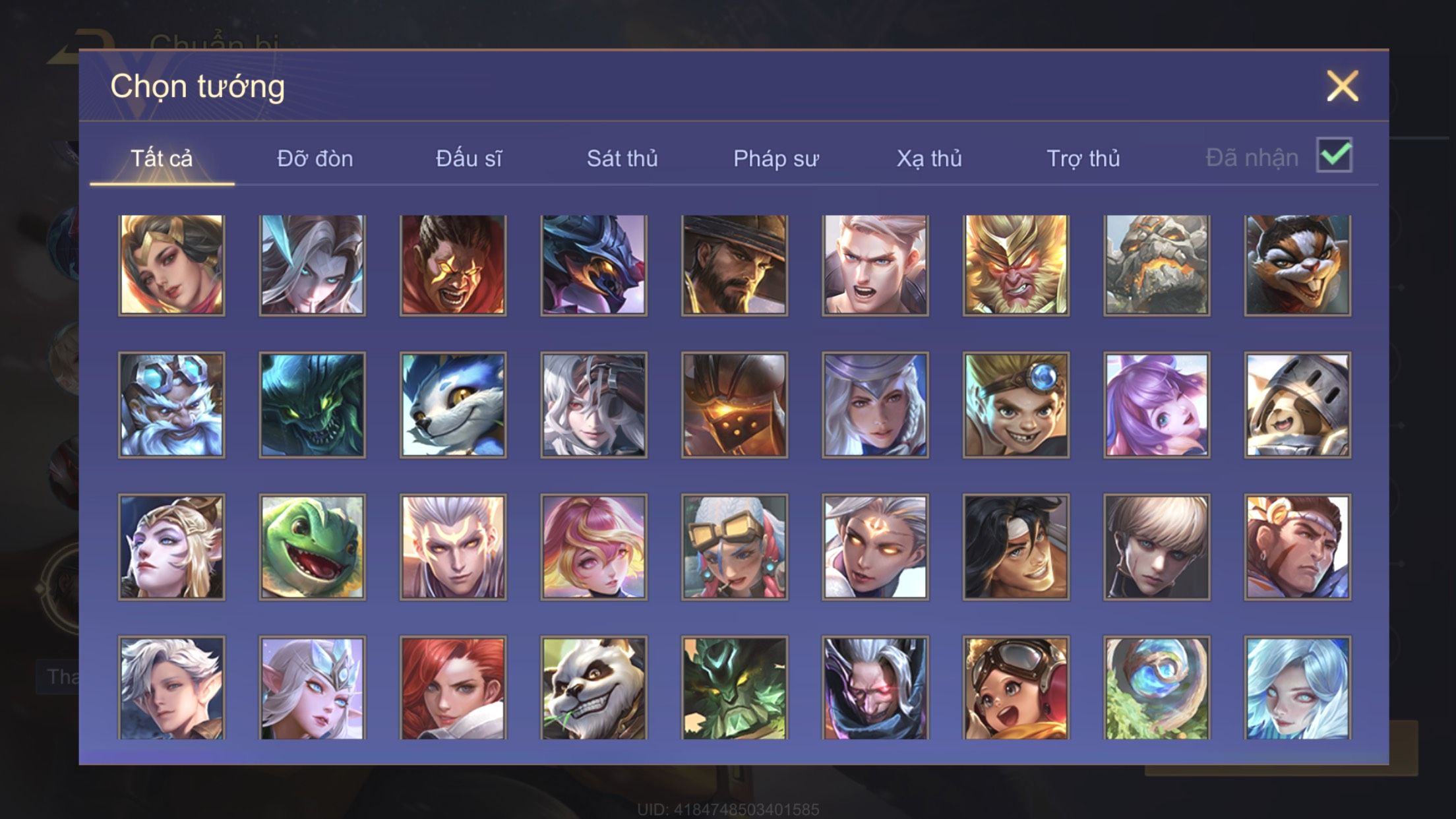Close the Chọn tướng hero selection panel
The width and height of the screenshot is (1456, 819).
click(x=1342, y=86)
